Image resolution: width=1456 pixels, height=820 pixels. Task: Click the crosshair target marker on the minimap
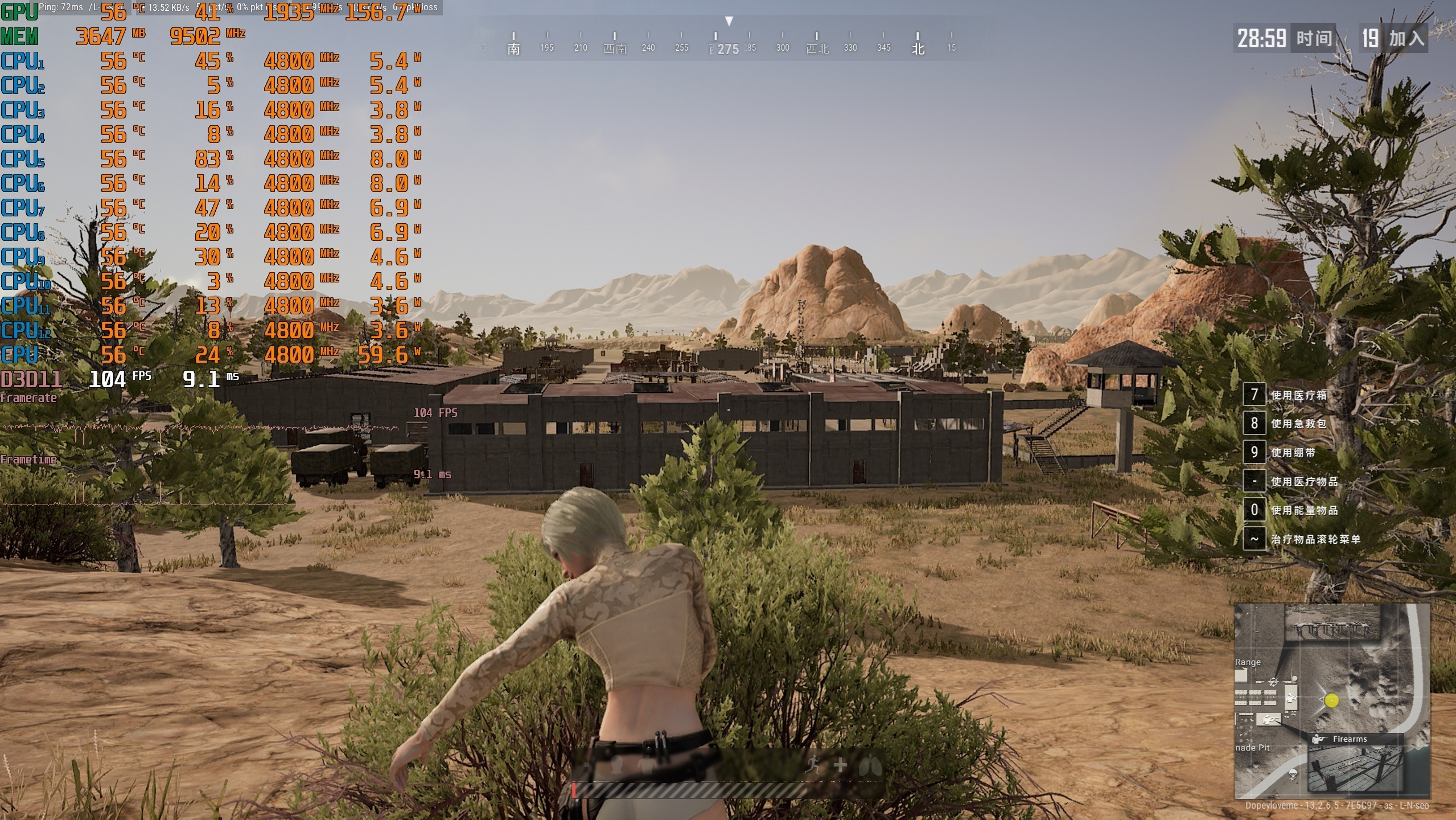click(1274, 682)
